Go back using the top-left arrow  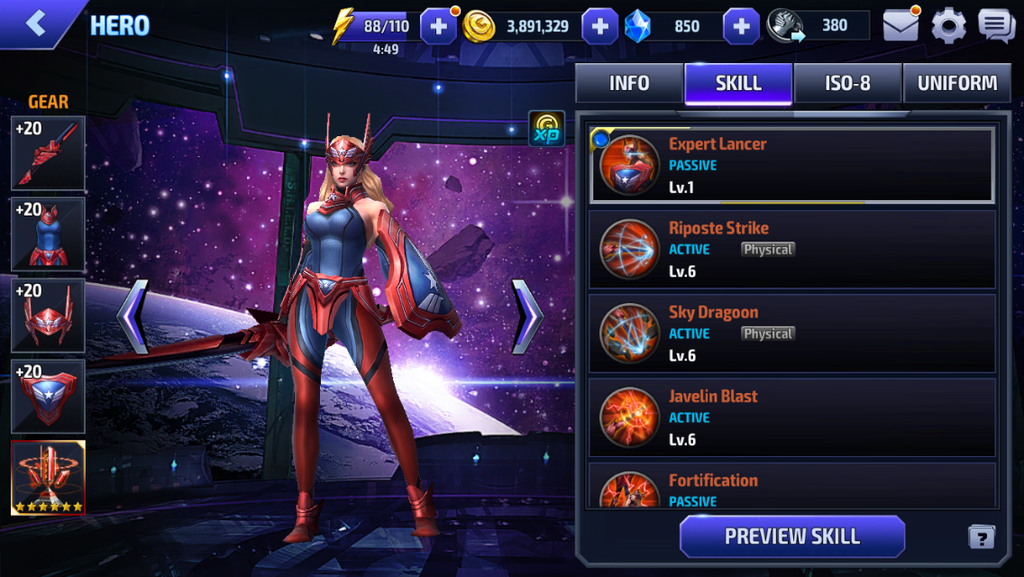coord(36,24)
